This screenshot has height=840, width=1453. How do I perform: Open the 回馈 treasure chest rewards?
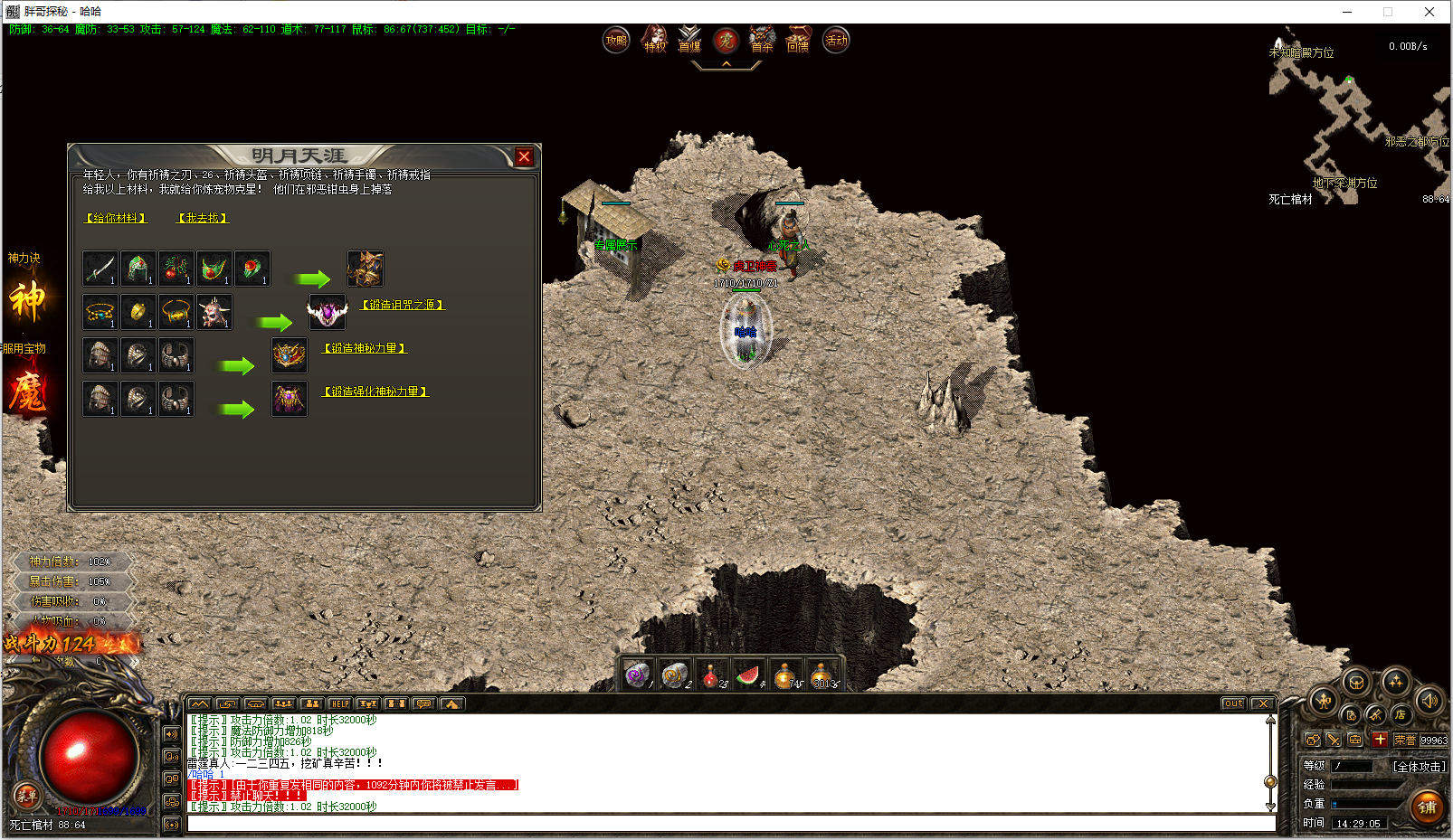click(x=798, y=40)
